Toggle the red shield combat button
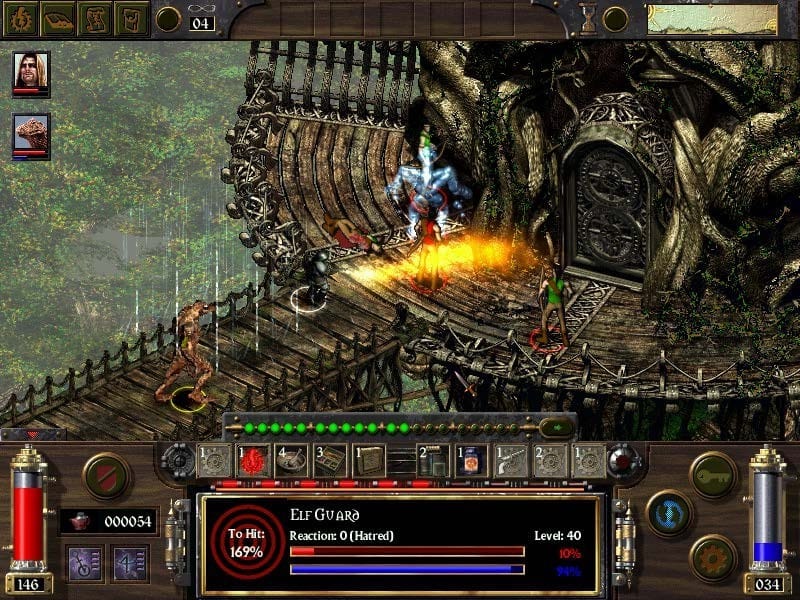The image size is (800, 600). [x=106, y=475]
